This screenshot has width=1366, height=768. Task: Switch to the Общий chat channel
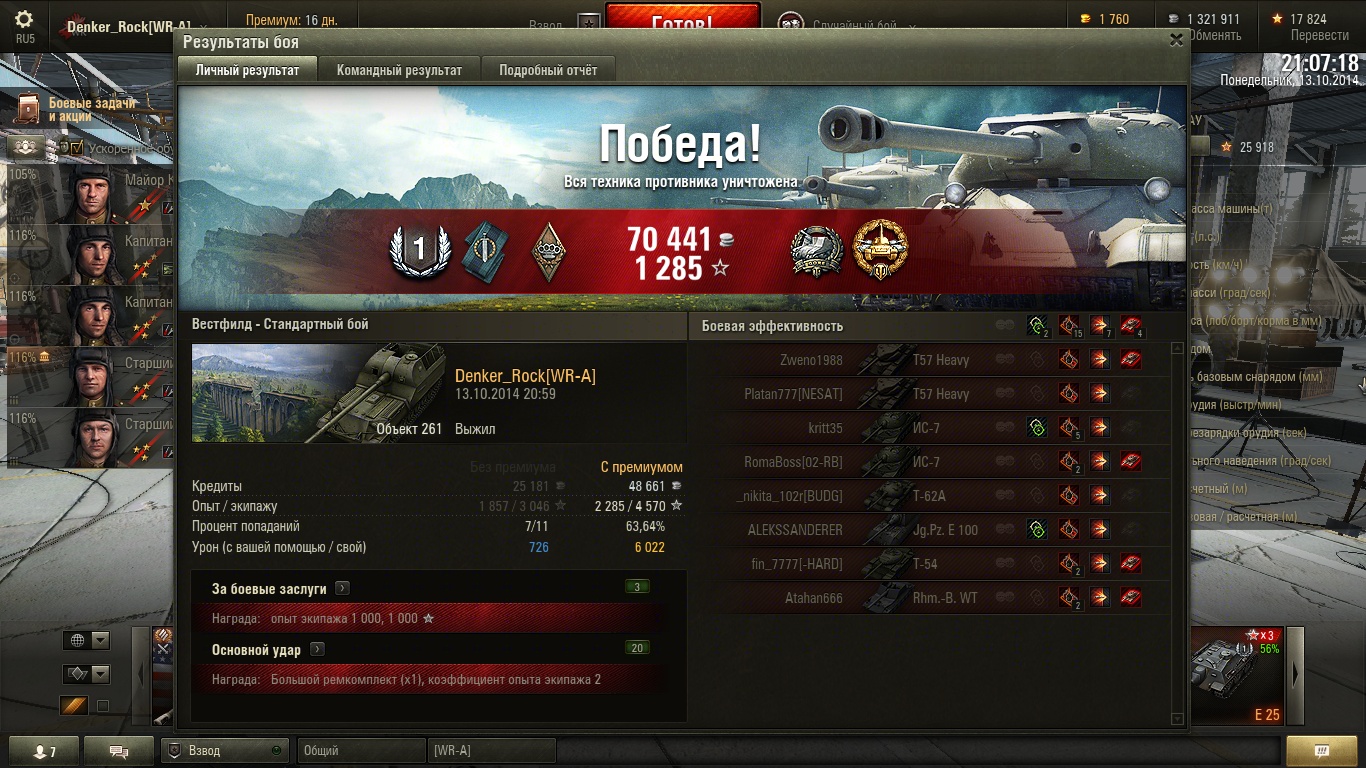coord(358,751)
